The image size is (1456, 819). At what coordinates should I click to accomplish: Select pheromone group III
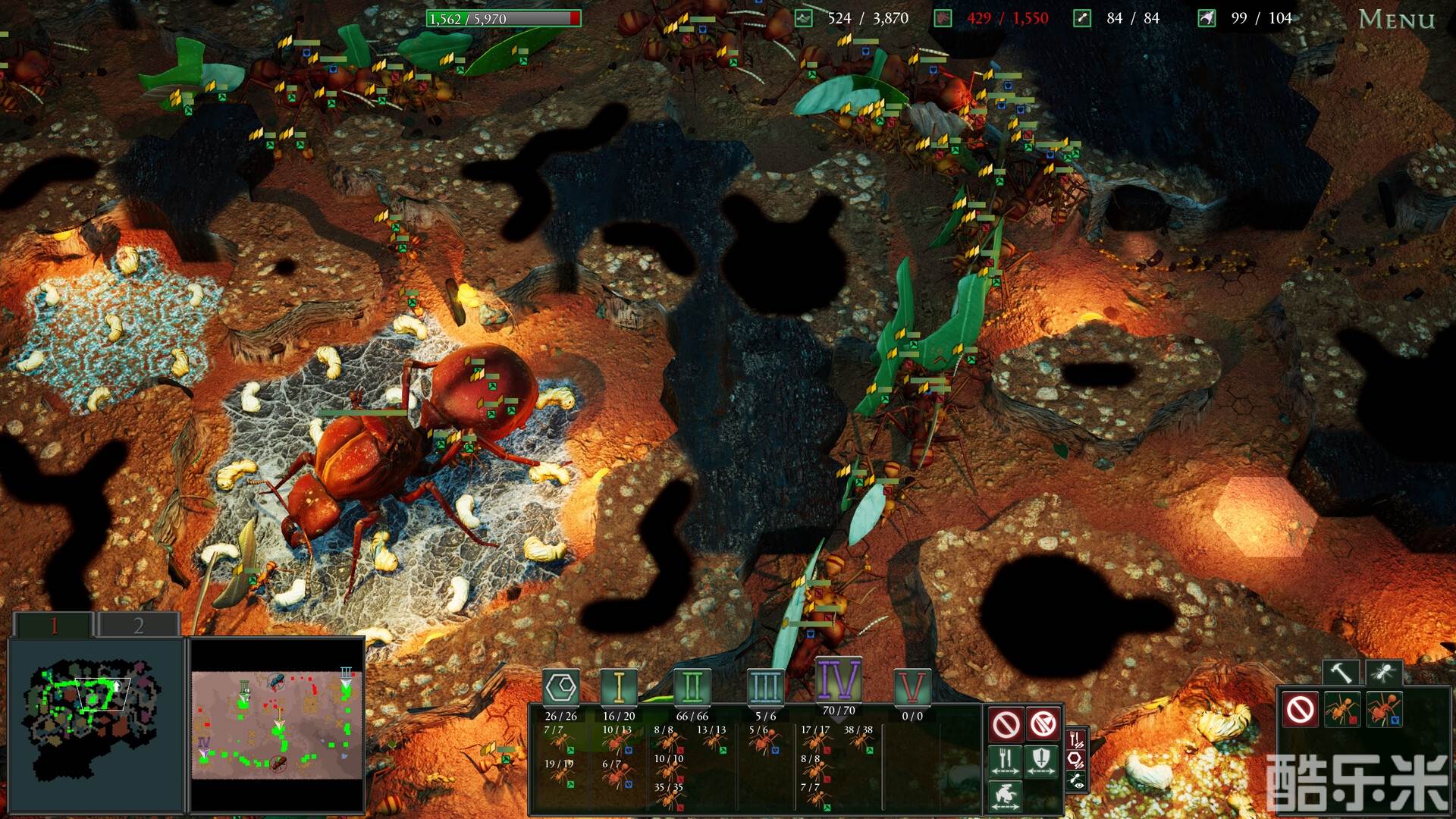click(x=765, y=688)
